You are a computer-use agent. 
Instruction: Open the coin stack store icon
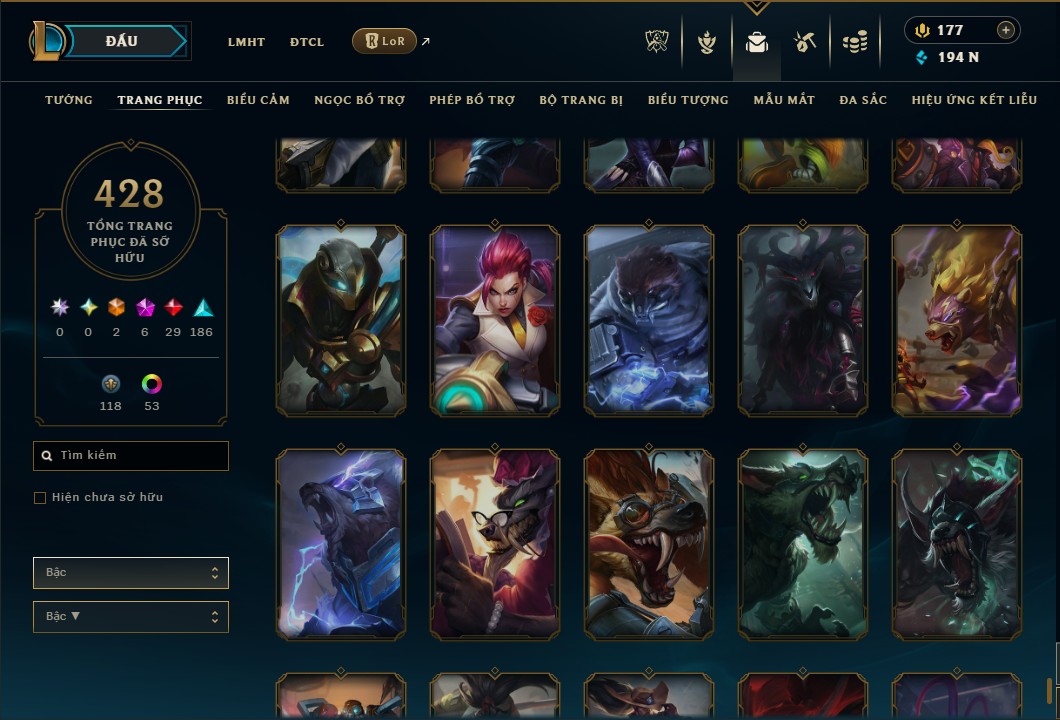(854, 42)
